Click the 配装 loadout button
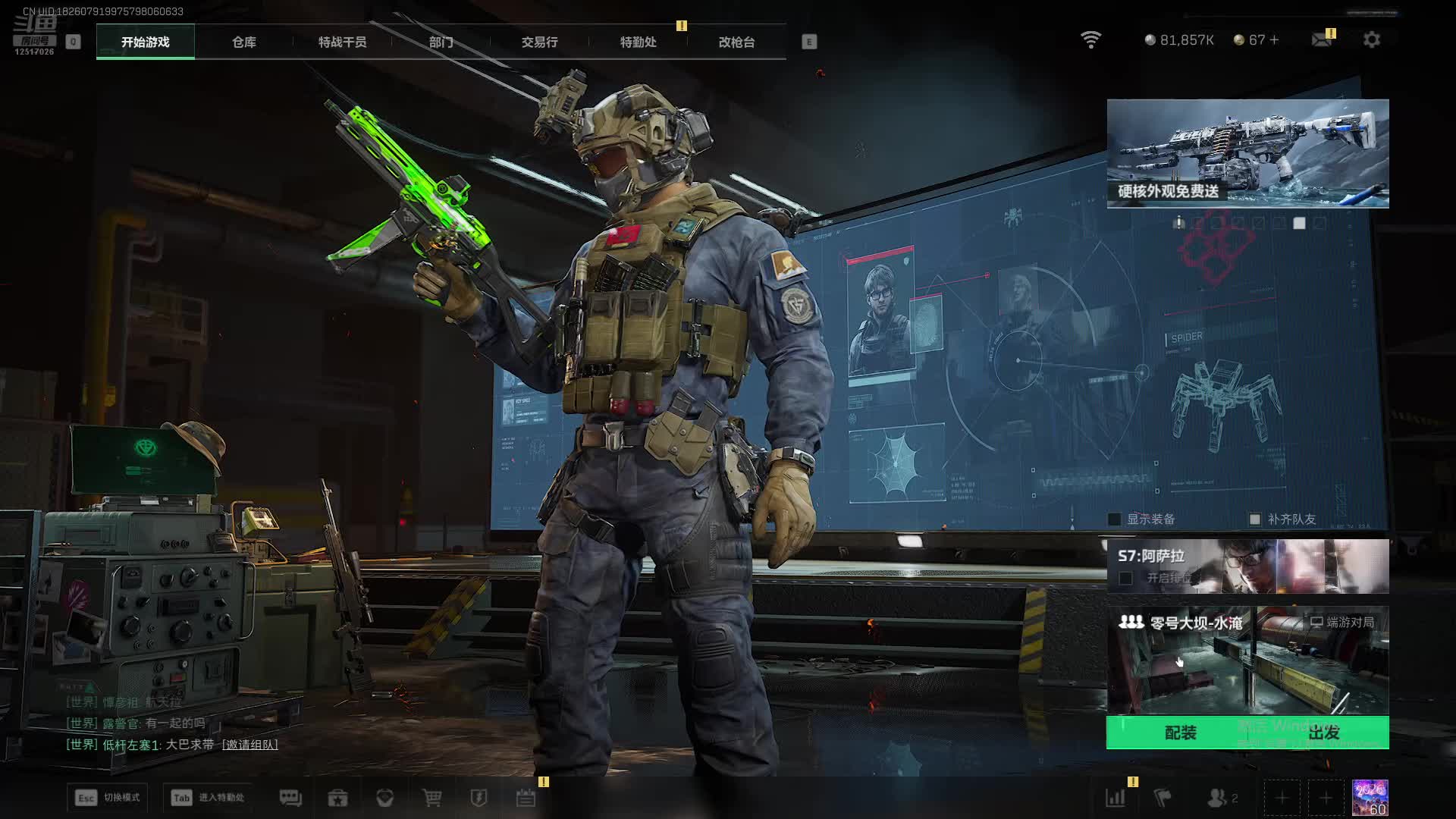Image resolution: width=1456 pixels, height=819 pixels. pos(1180,733)
